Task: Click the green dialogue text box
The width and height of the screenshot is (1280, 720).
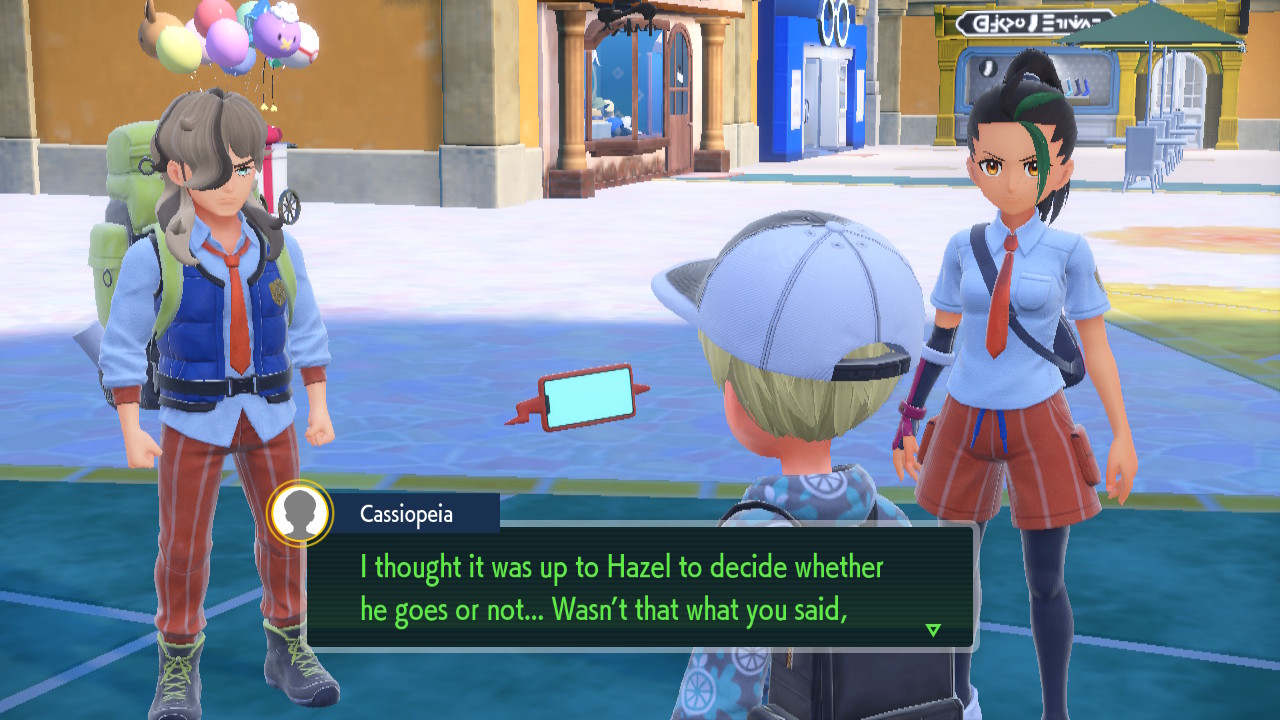Action: pyautogui.click(x=640, y=587)
